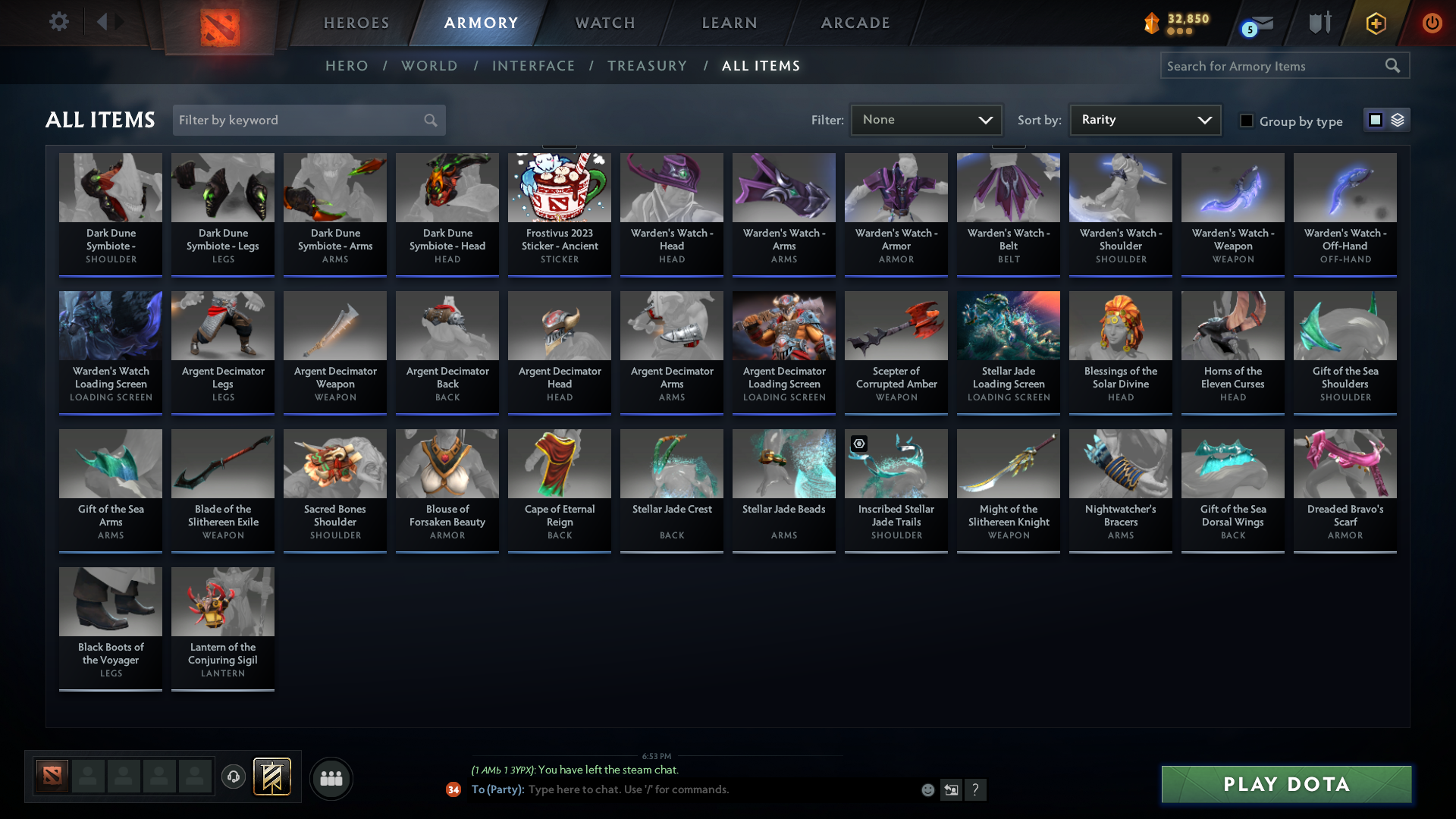The image size is (1456, 819).
Task: Switch to stacked grouped view mode
Action: [1398, 119]
